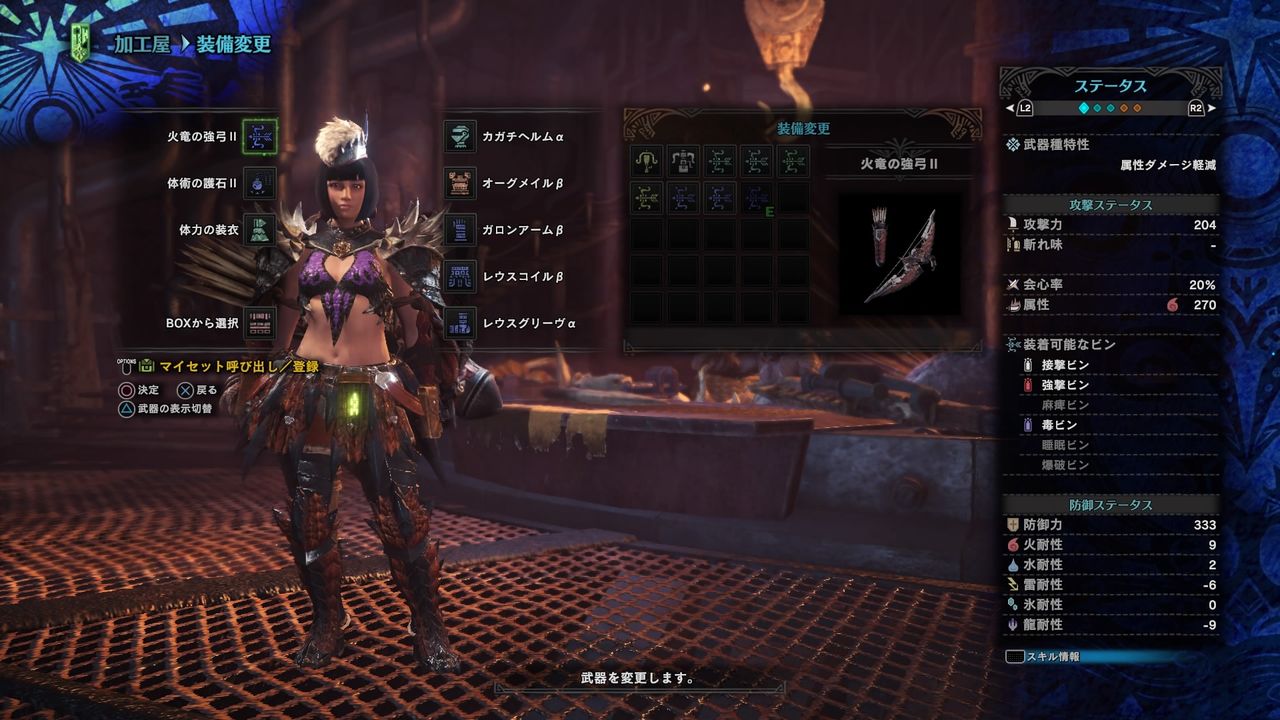Choose the yellow bow icon in the weapon grid

click(x=646, y=198)
